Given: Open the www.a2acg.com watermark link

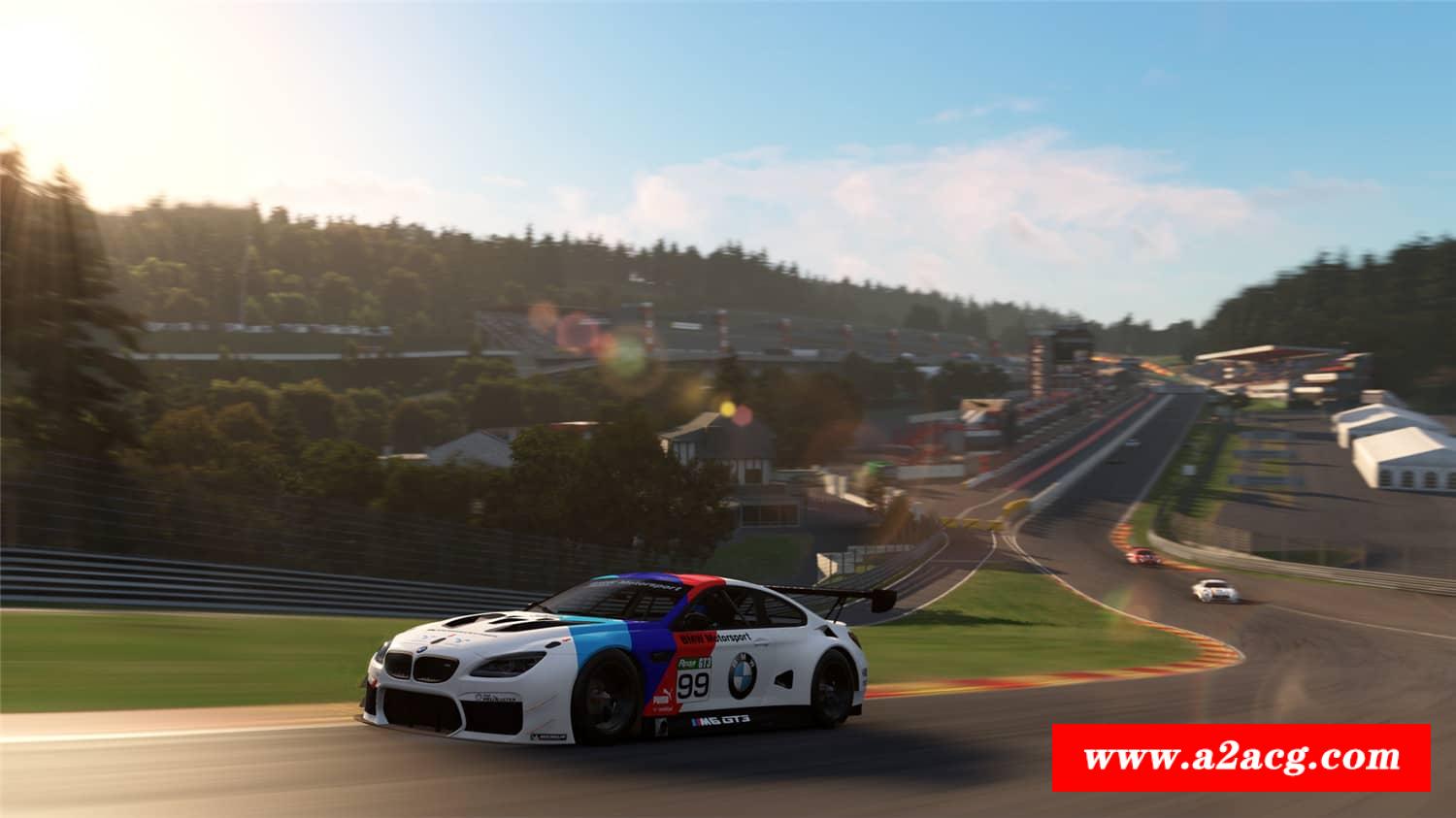Looking at the screenshot, I should click(1241, 757).
